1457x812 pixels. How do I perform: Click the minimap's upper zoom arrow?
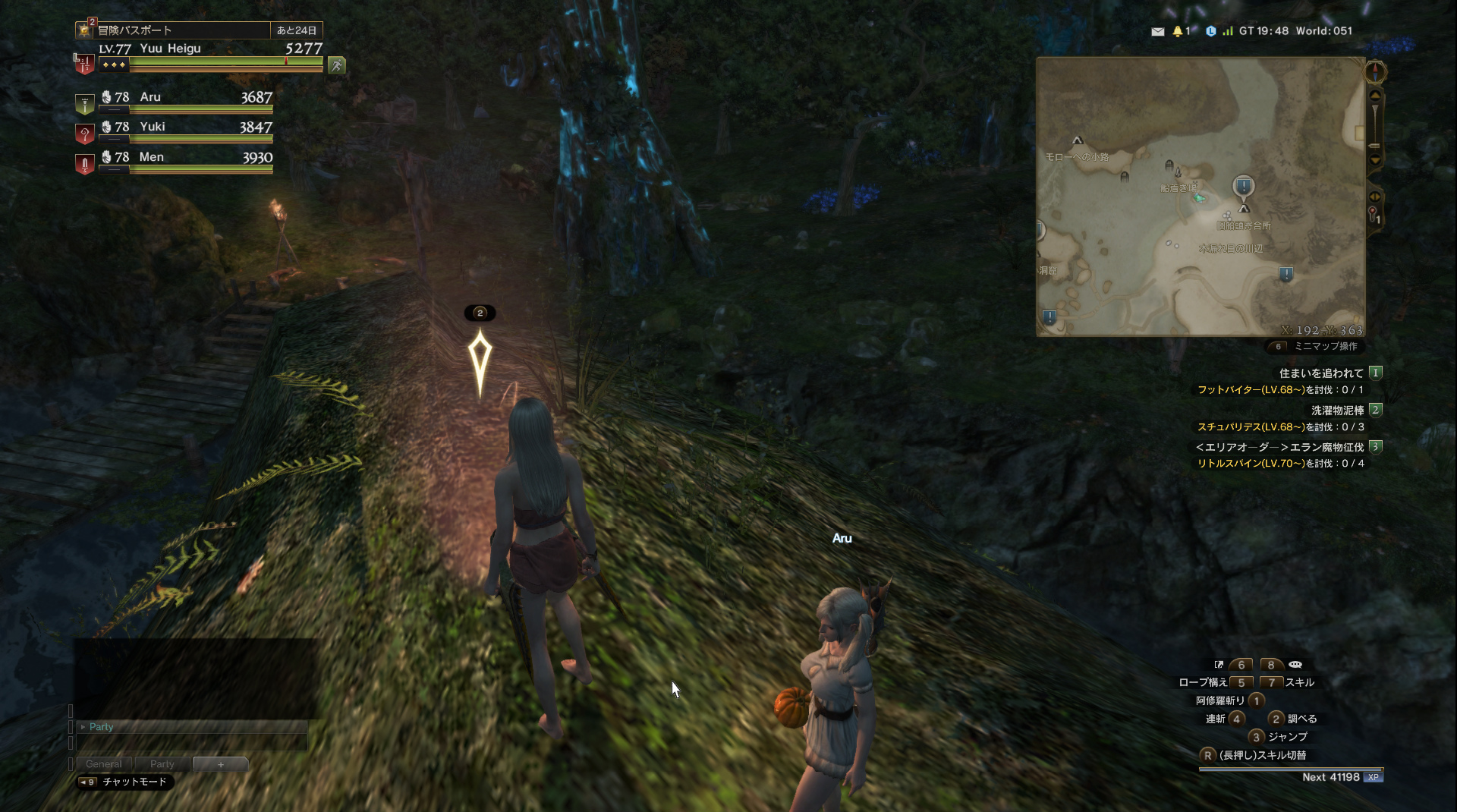1375,96
